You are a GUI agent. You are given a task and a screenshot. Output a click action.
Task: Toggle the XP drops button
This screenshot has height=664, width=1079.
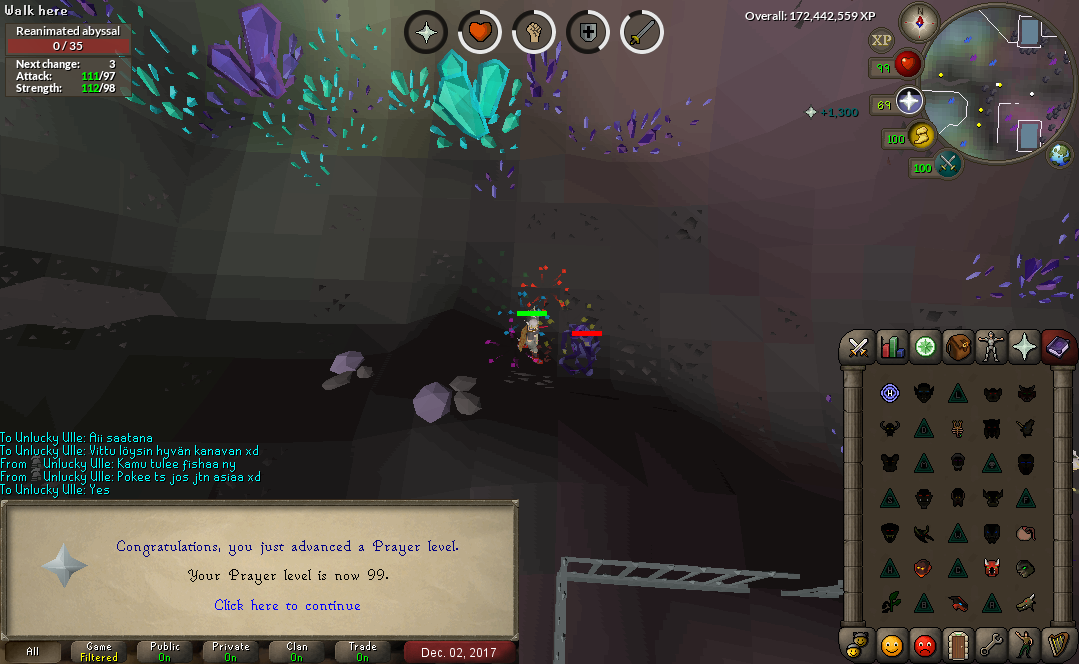pos(881,40)
